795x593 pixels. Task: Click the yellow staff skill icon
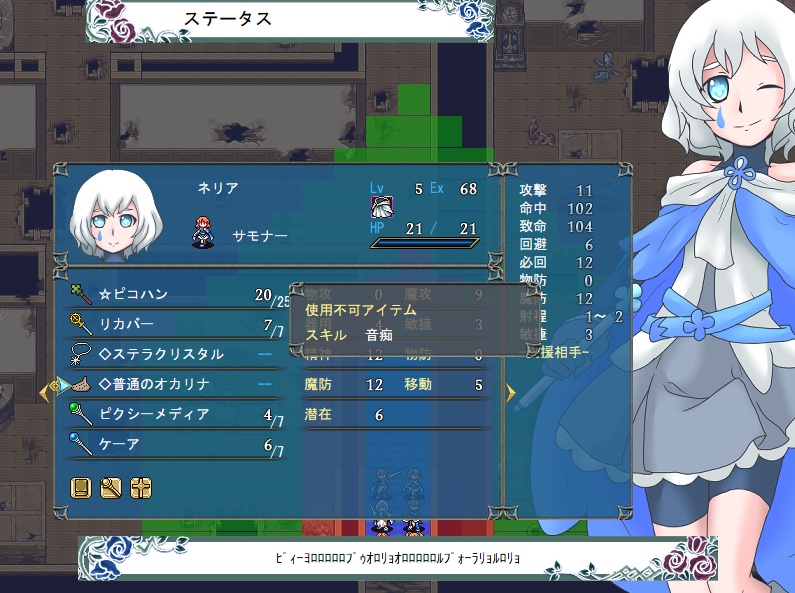click(x=111, y=488)
